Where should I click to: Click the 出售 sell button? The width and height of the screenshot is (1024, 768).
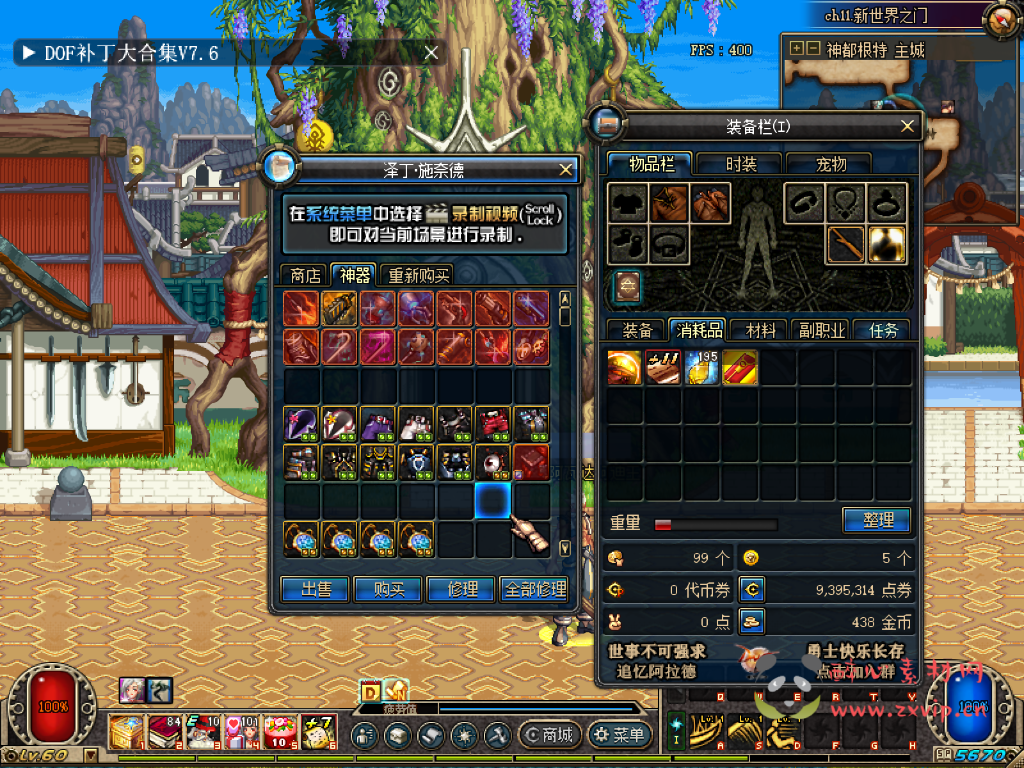[315, 590]
